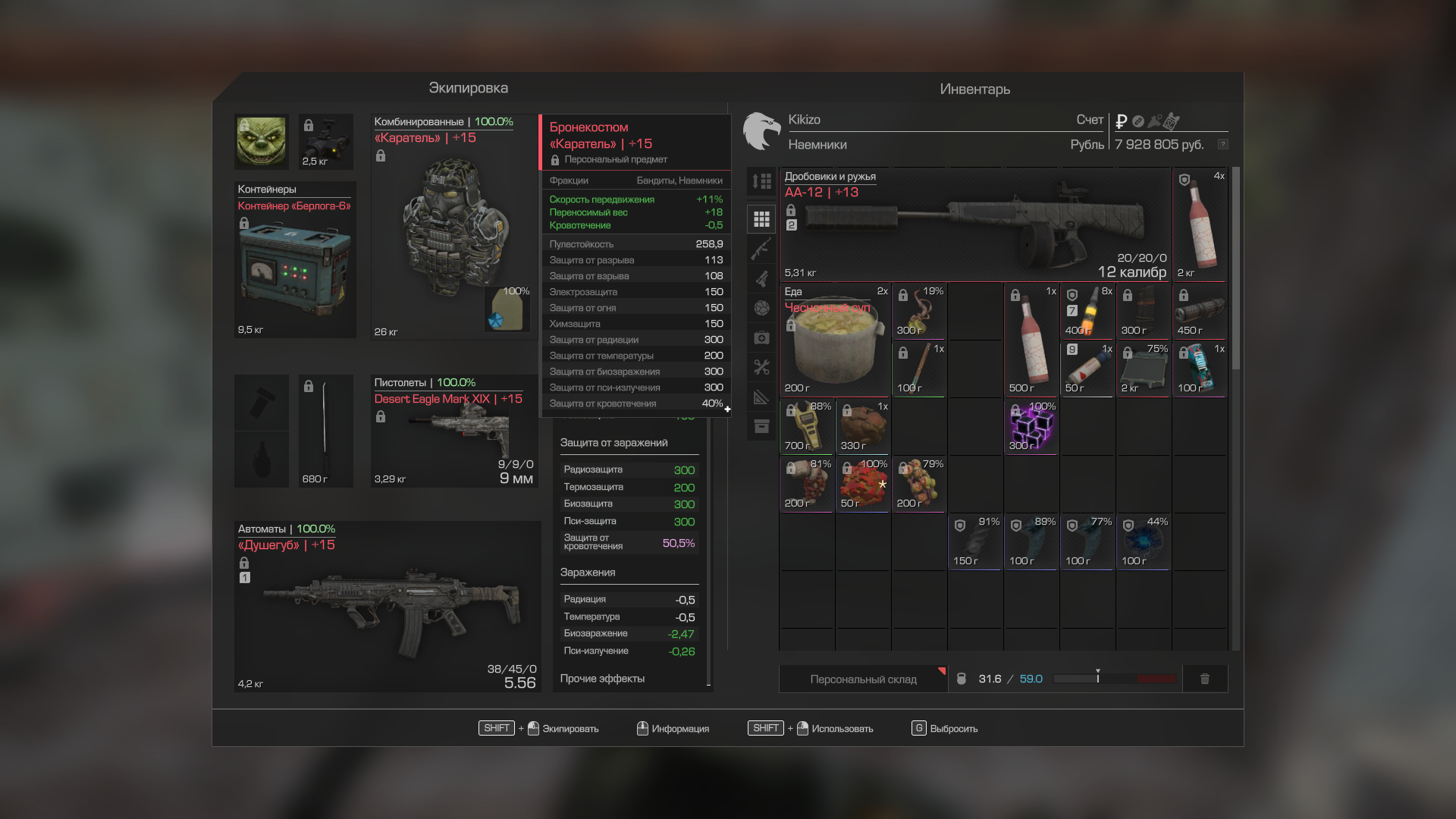
Task: Click the night vision device slot
Action: click(x=326, y=142)
